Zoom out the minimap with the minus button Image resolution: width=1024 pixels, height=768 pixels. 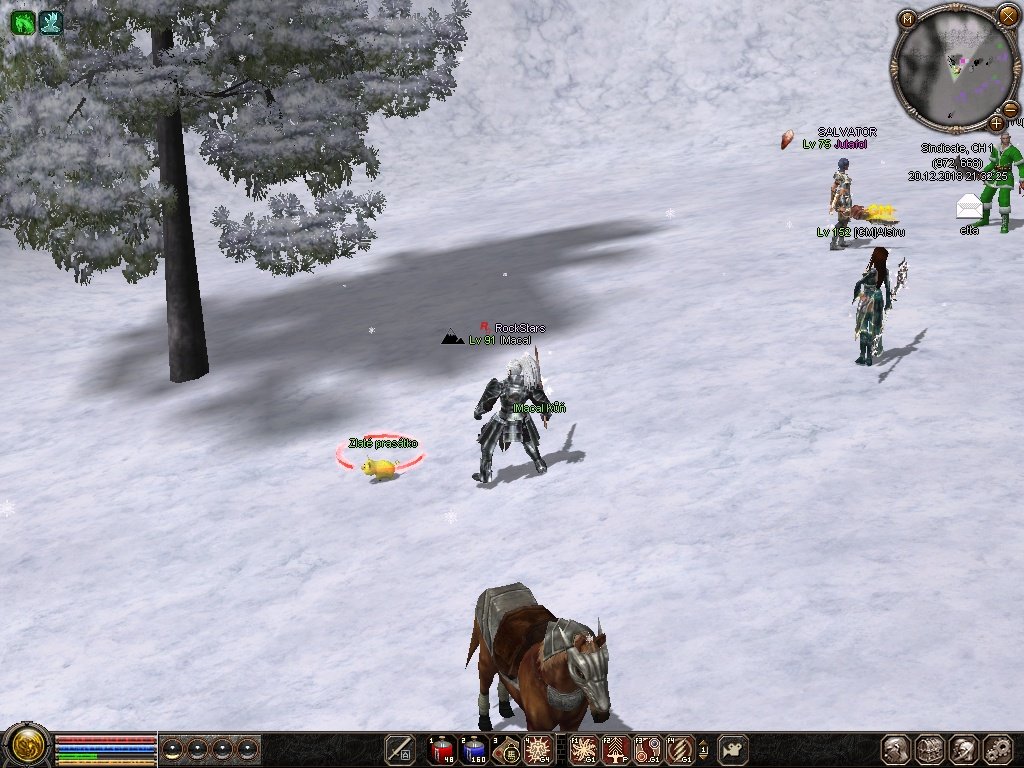click(x=1010, y=108)
